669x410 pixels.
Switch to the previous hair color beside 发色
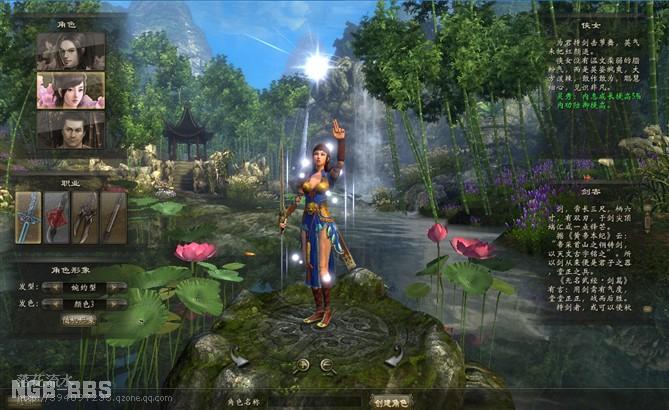click(54, 303)
